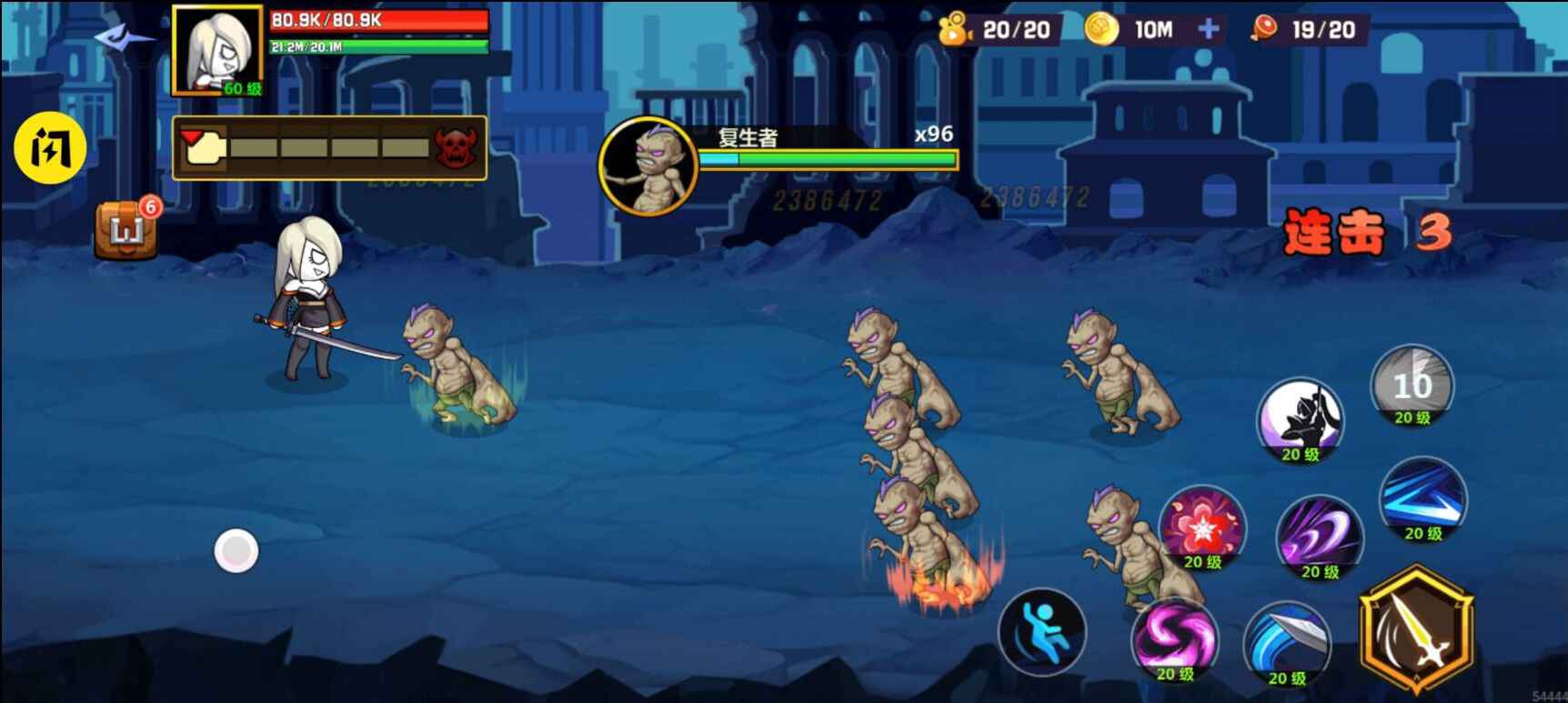Viewport: 1568px width, 703px height.
Task: Activate the purple swirling slash skill
Action: pyautogui.click(x=1319, y=537)
